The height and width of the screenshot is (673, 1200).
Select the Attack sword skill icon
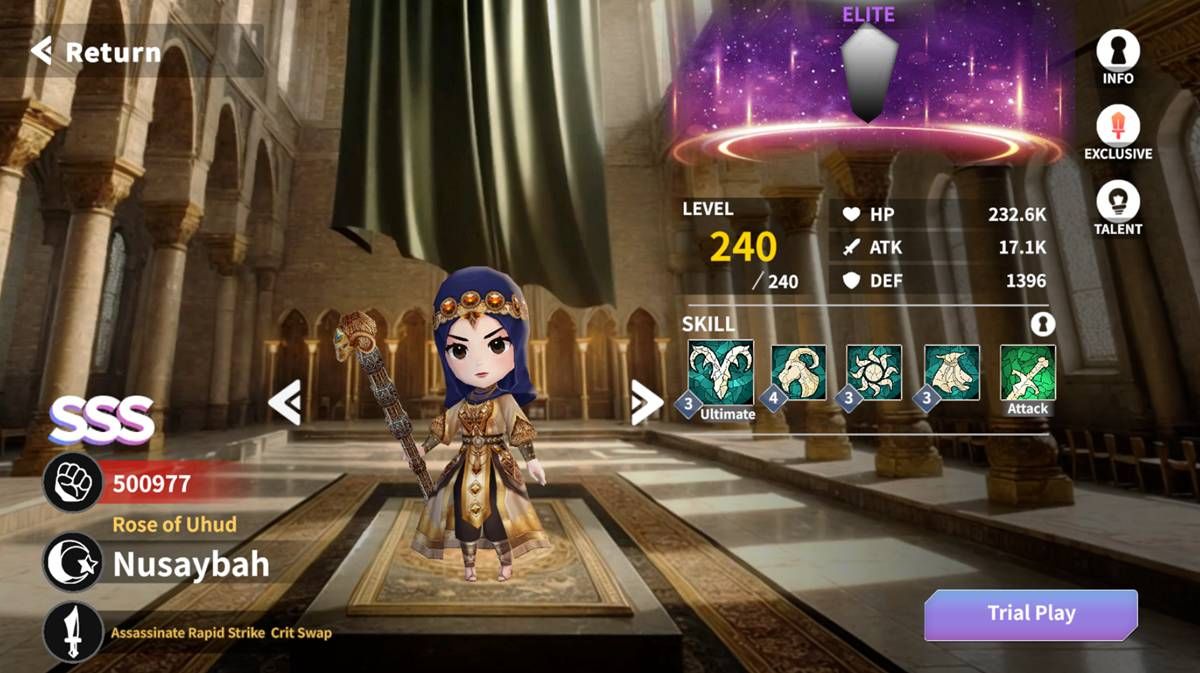[1028, 373]
